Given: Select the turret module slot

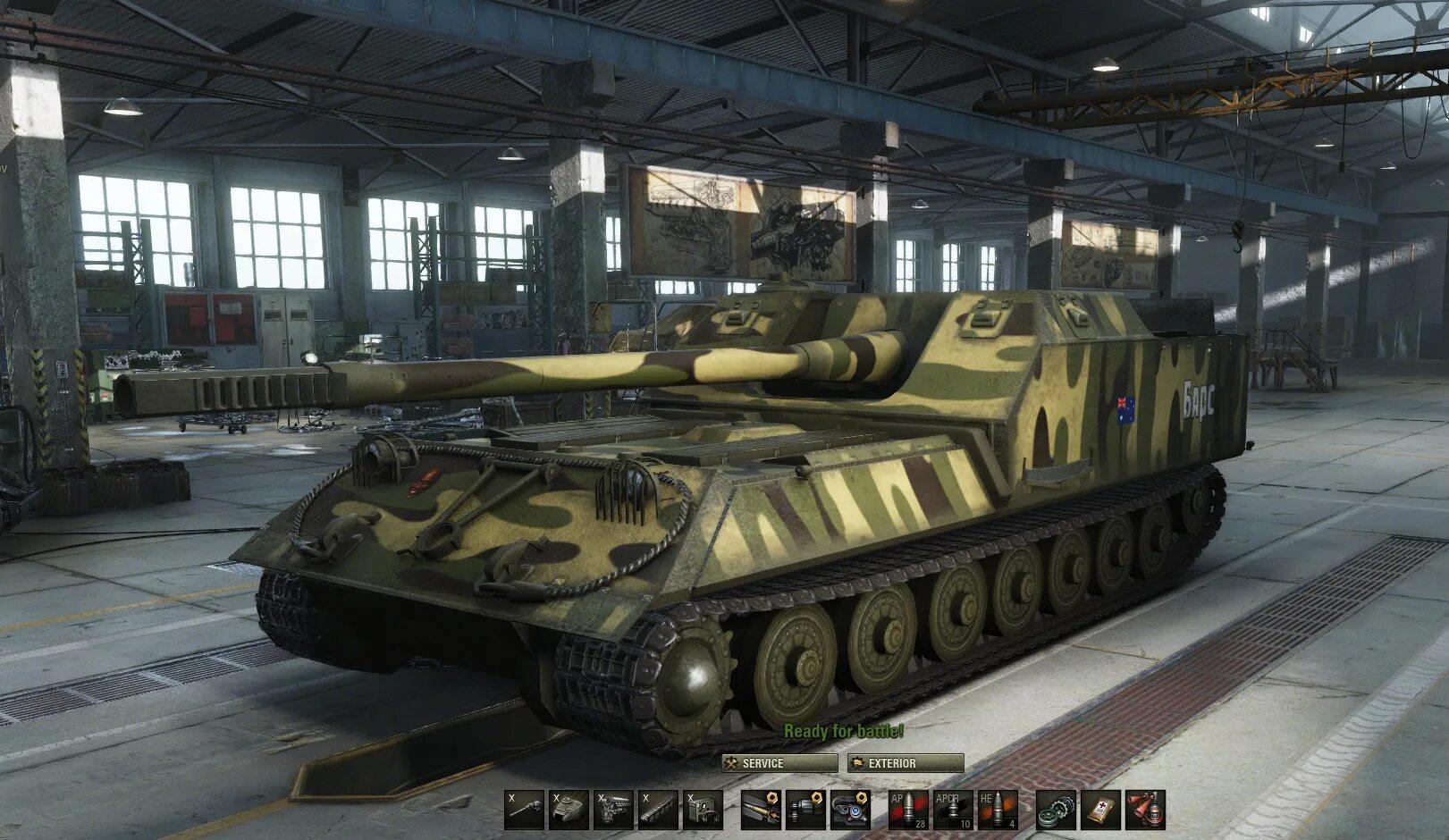Looking at the screenshot, I should 569,810.
